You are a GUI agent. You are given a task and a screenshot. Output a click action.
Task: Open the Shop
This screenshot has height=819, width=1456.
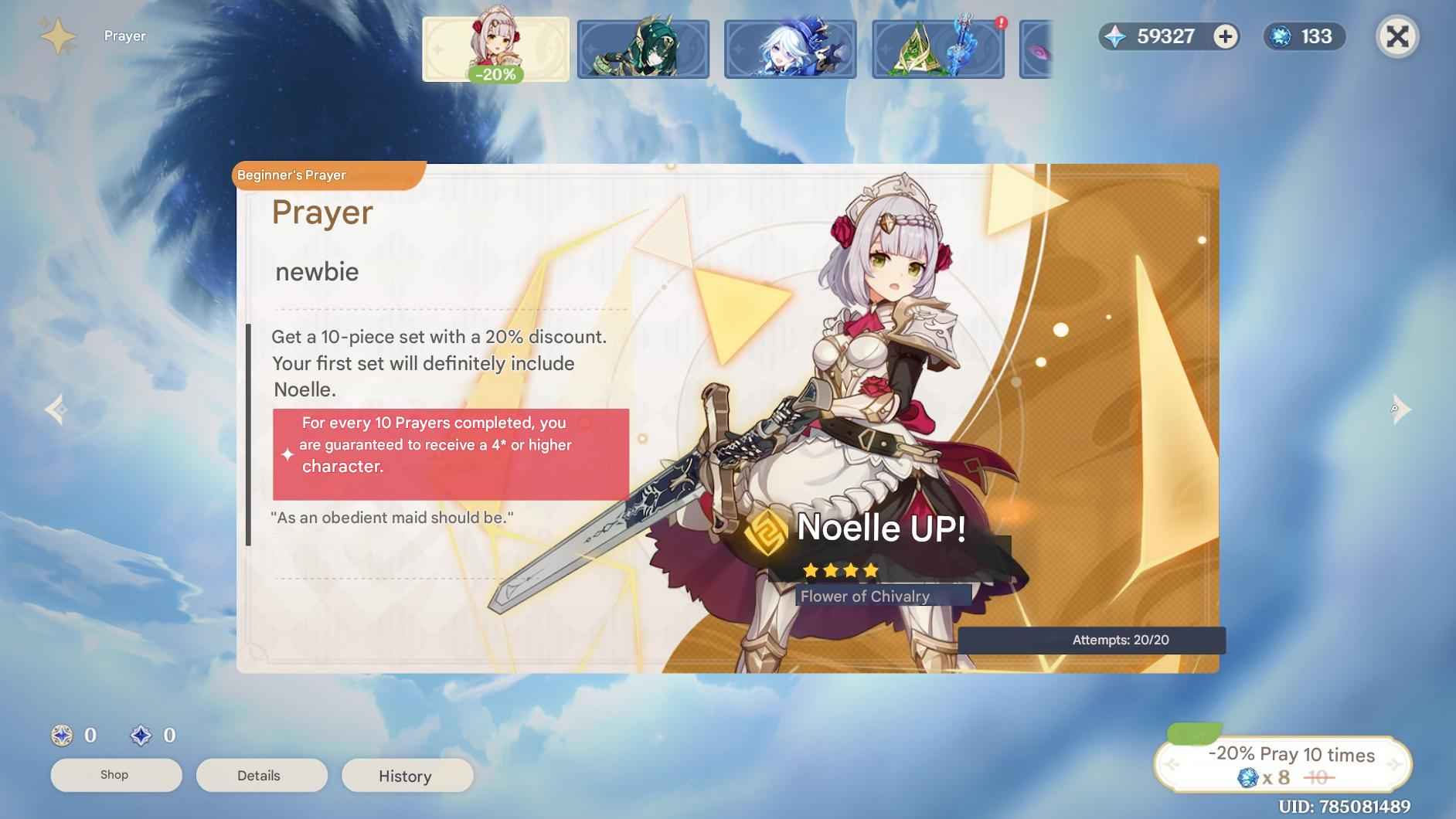[x=115, y=774]
